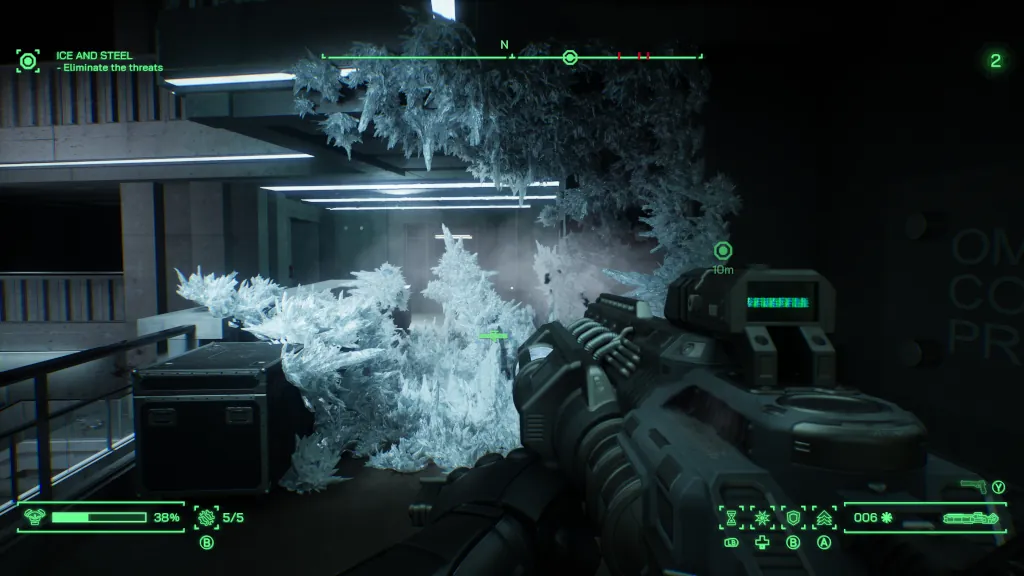Activate the shield ability icon
Image resolution: width=1024 pixels, height=576 pixels.
point(793,517)
